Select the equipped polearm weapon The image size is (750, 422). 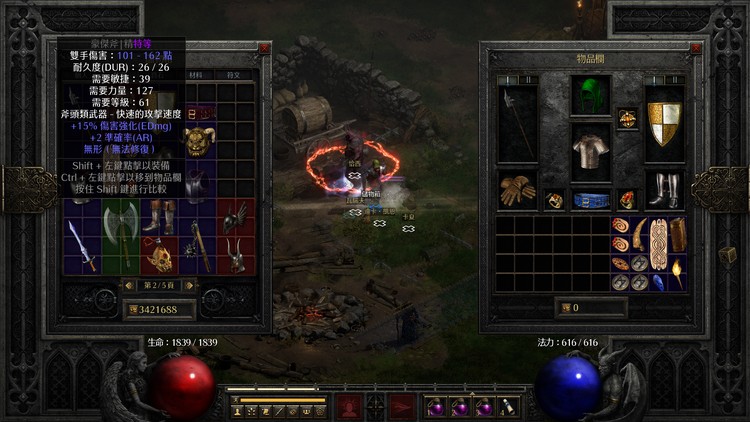[517, 123]
